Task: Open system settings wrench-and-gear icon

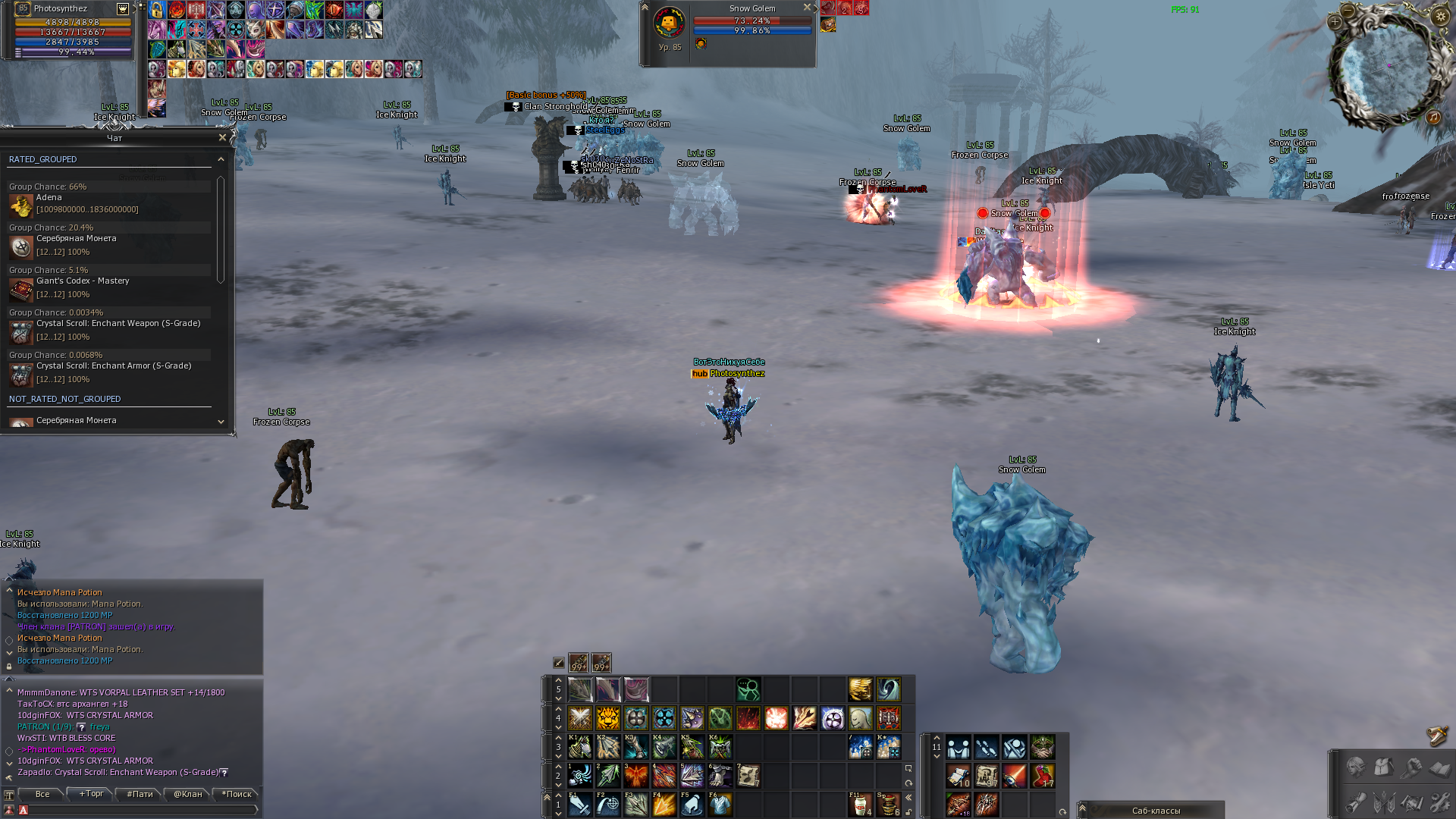Action: tap(1439, 802)
